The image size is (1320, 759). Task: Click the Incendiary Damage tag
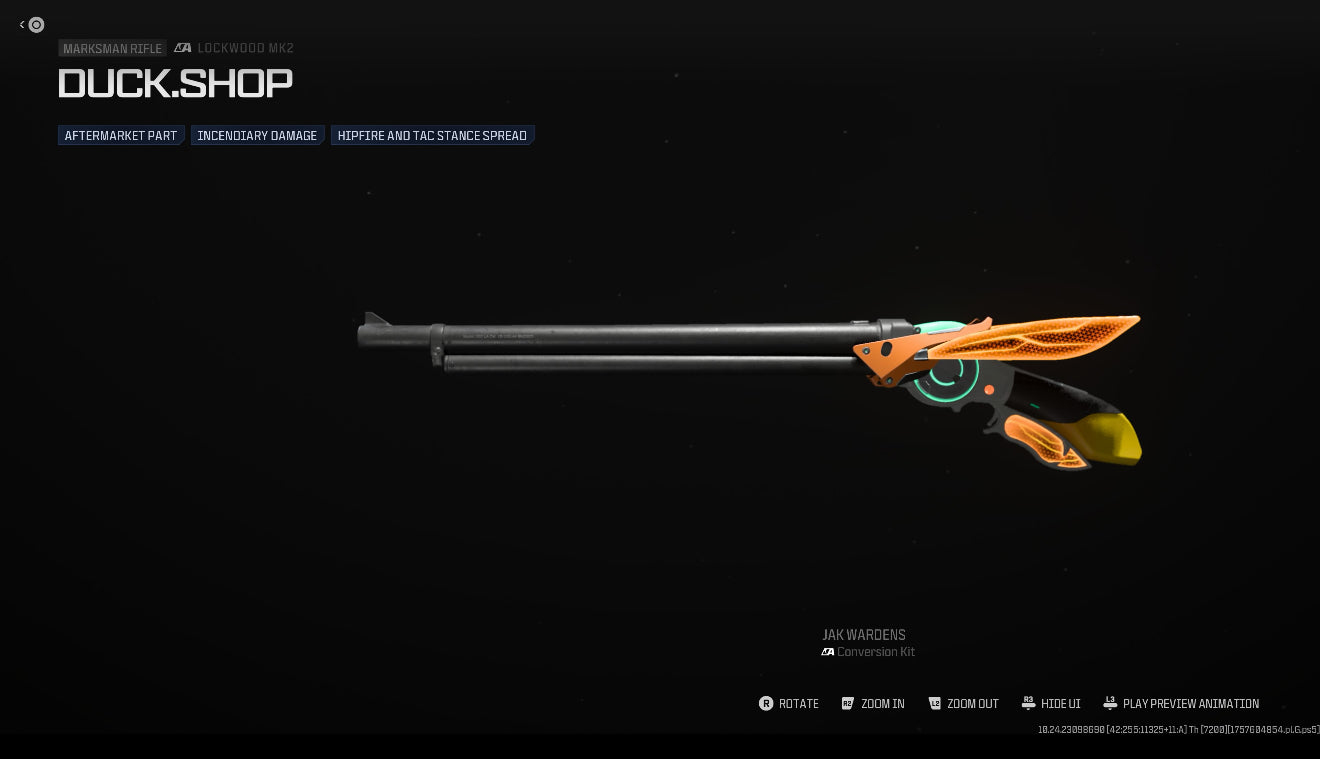coord(257,135)
